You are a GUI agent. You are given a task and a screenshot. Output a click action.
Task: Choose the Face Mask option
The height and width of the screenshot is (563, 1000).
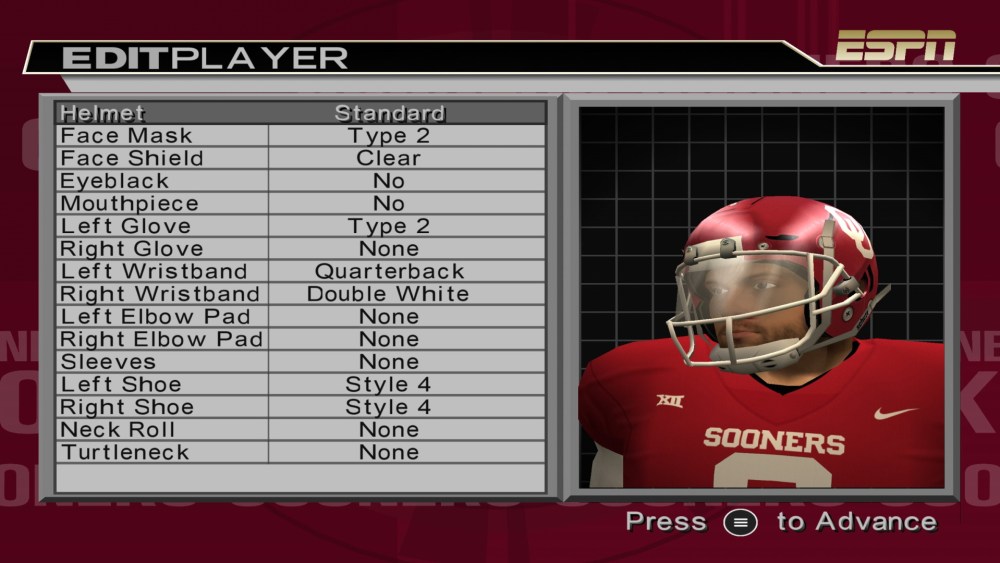click(300, 136)
